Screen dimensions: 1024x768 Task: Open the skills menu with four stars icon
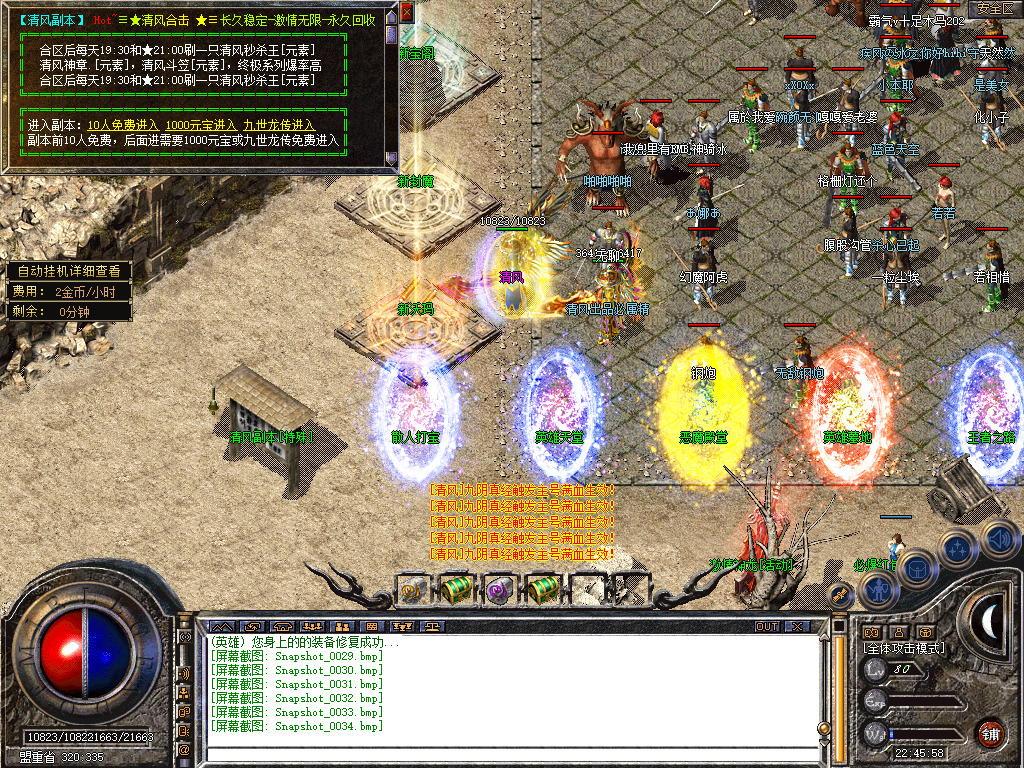pos(957,549)
